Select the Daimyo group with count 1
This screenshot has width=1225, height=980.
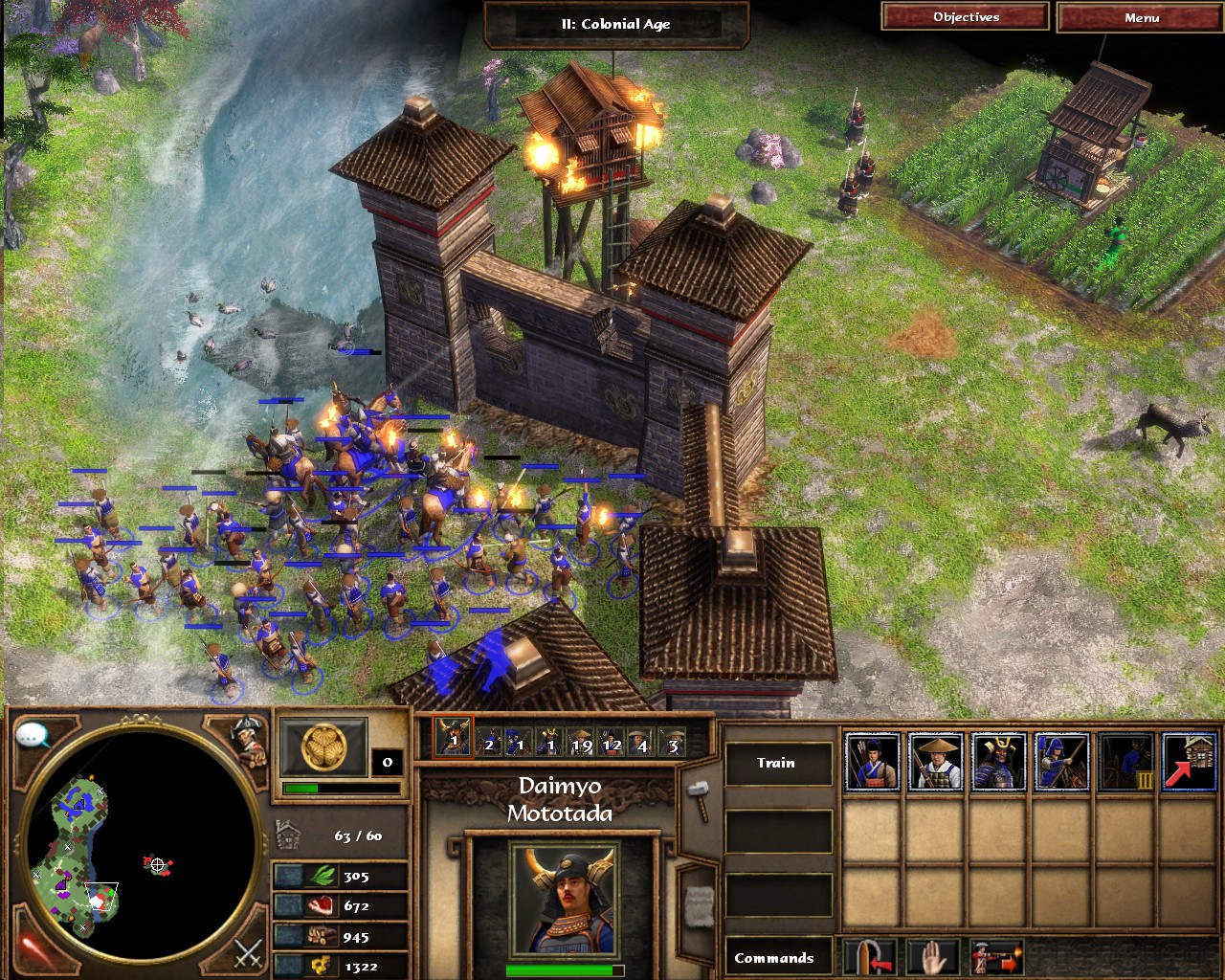coord(453,738)
